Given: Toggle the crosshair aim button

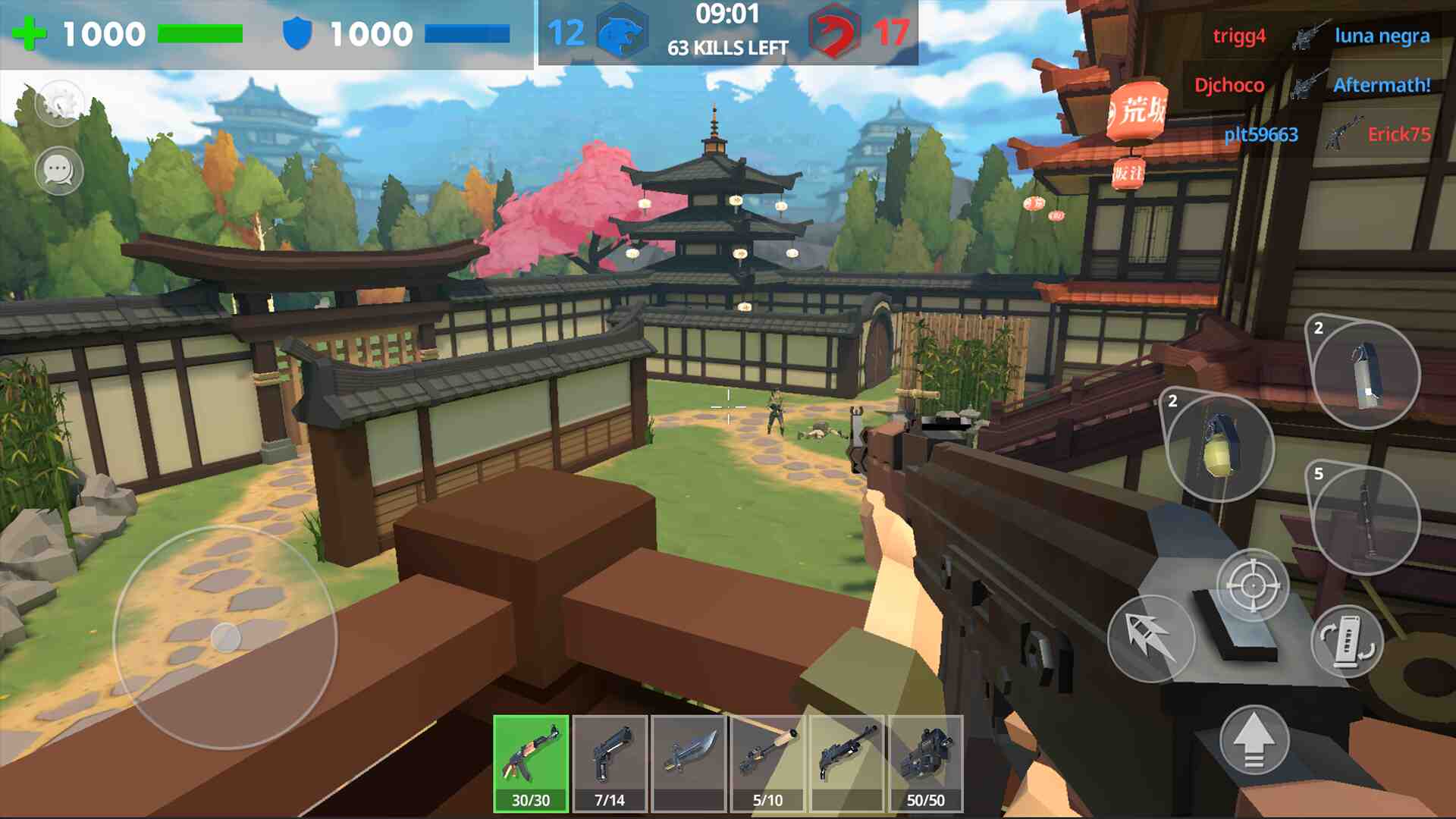Looking at the screenshot, I should 1253,585.
